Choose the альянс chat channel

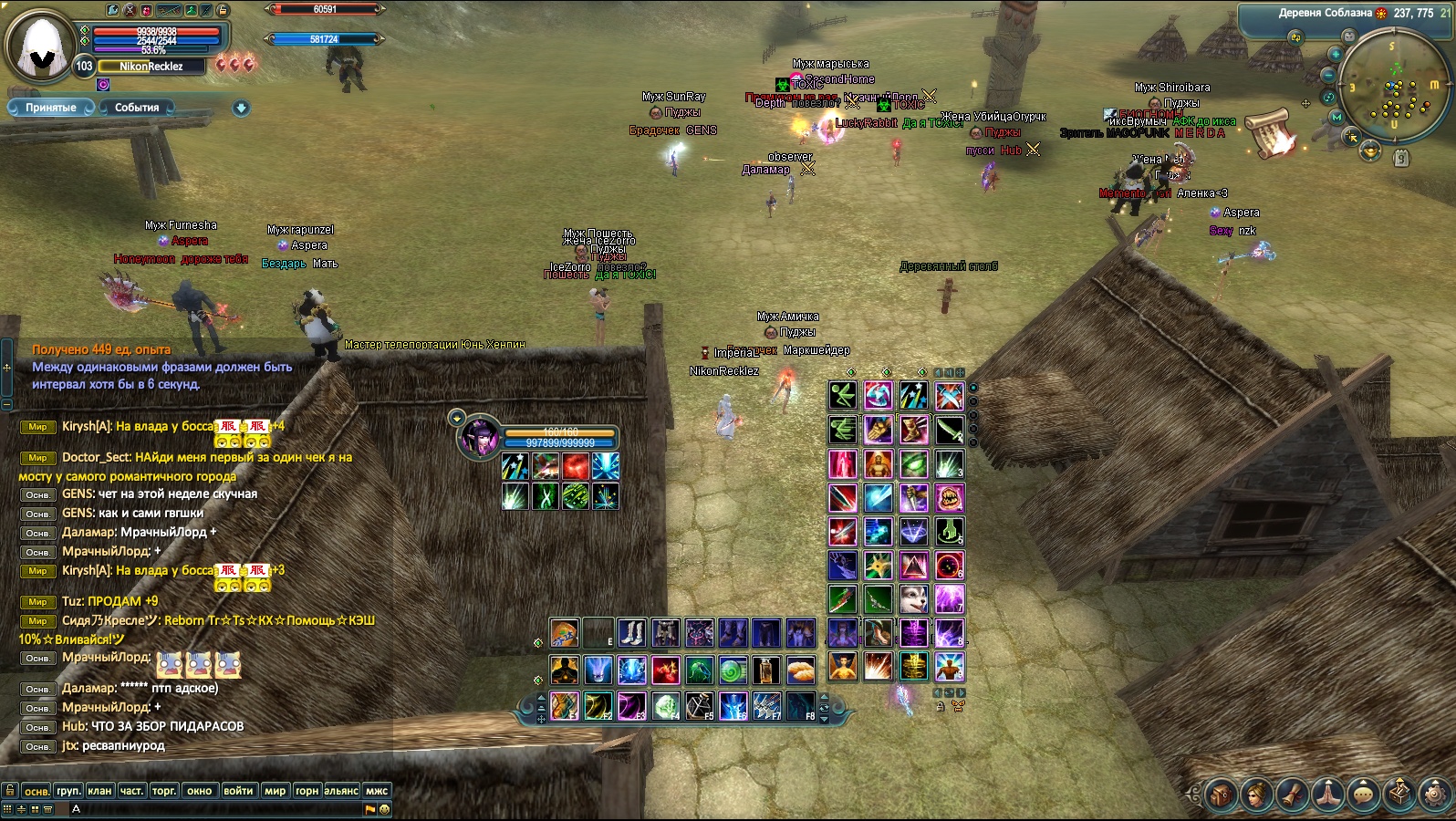coord(341,791)
